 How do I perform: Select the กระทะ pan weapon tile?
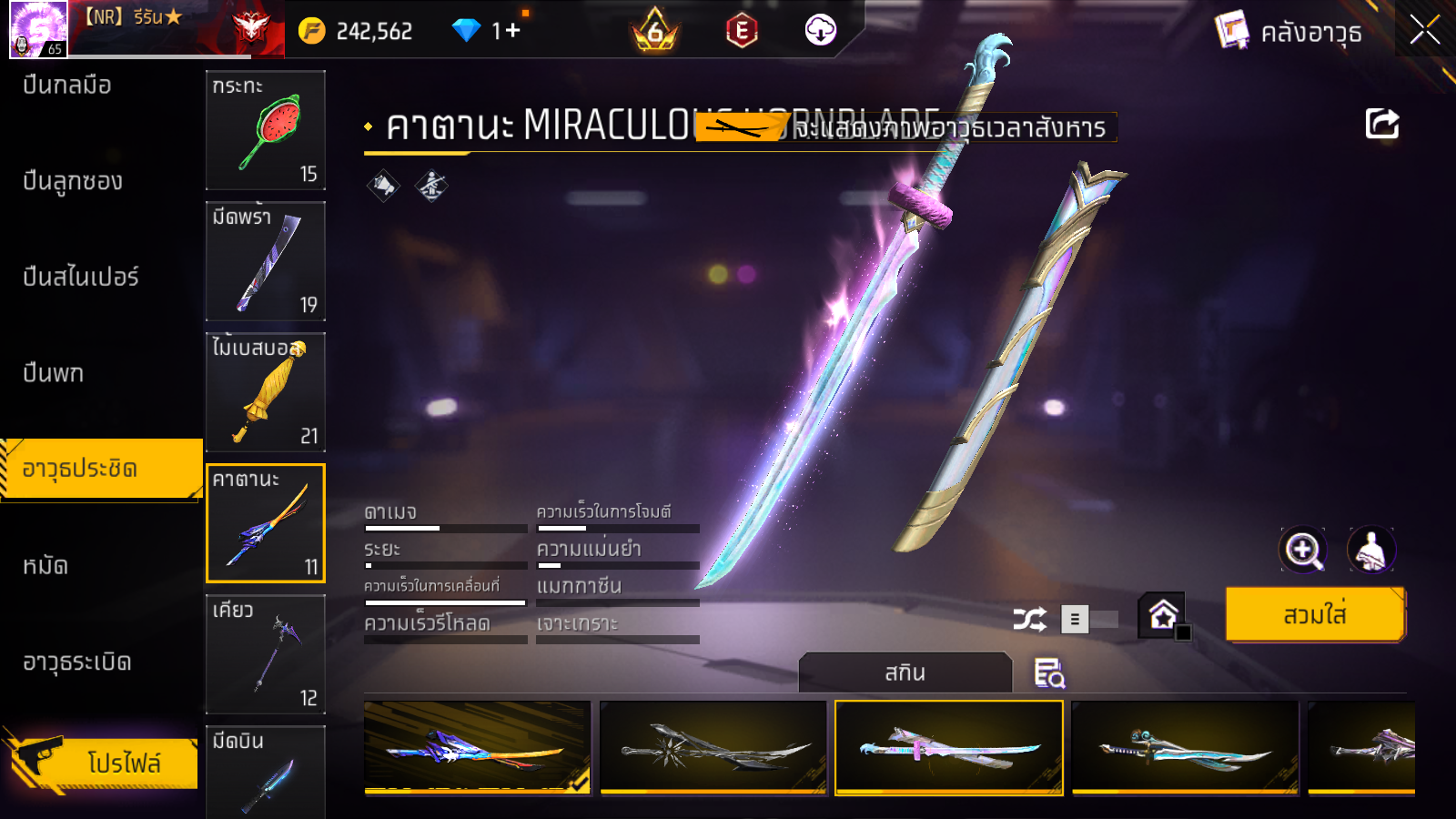pyautogui.click(x=266, y=130)
